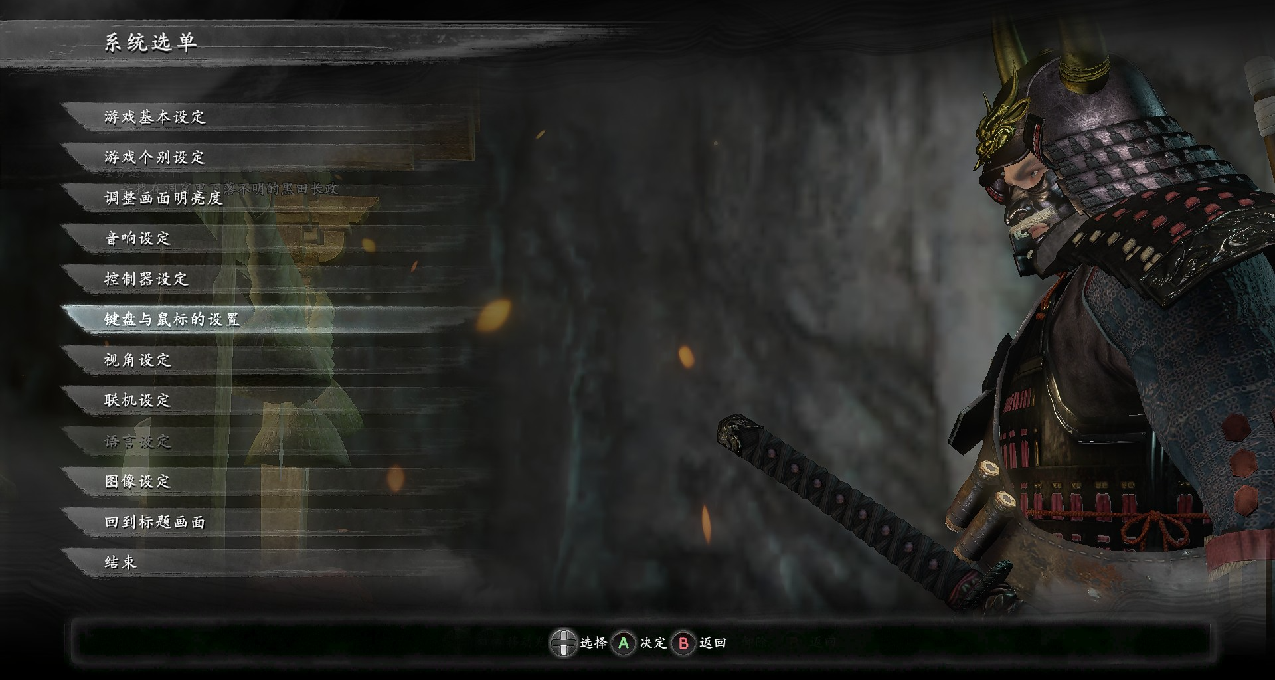Open 游戏基本设定 menu entry
This screenshot has height=680, width=1275.
point(155,117)
